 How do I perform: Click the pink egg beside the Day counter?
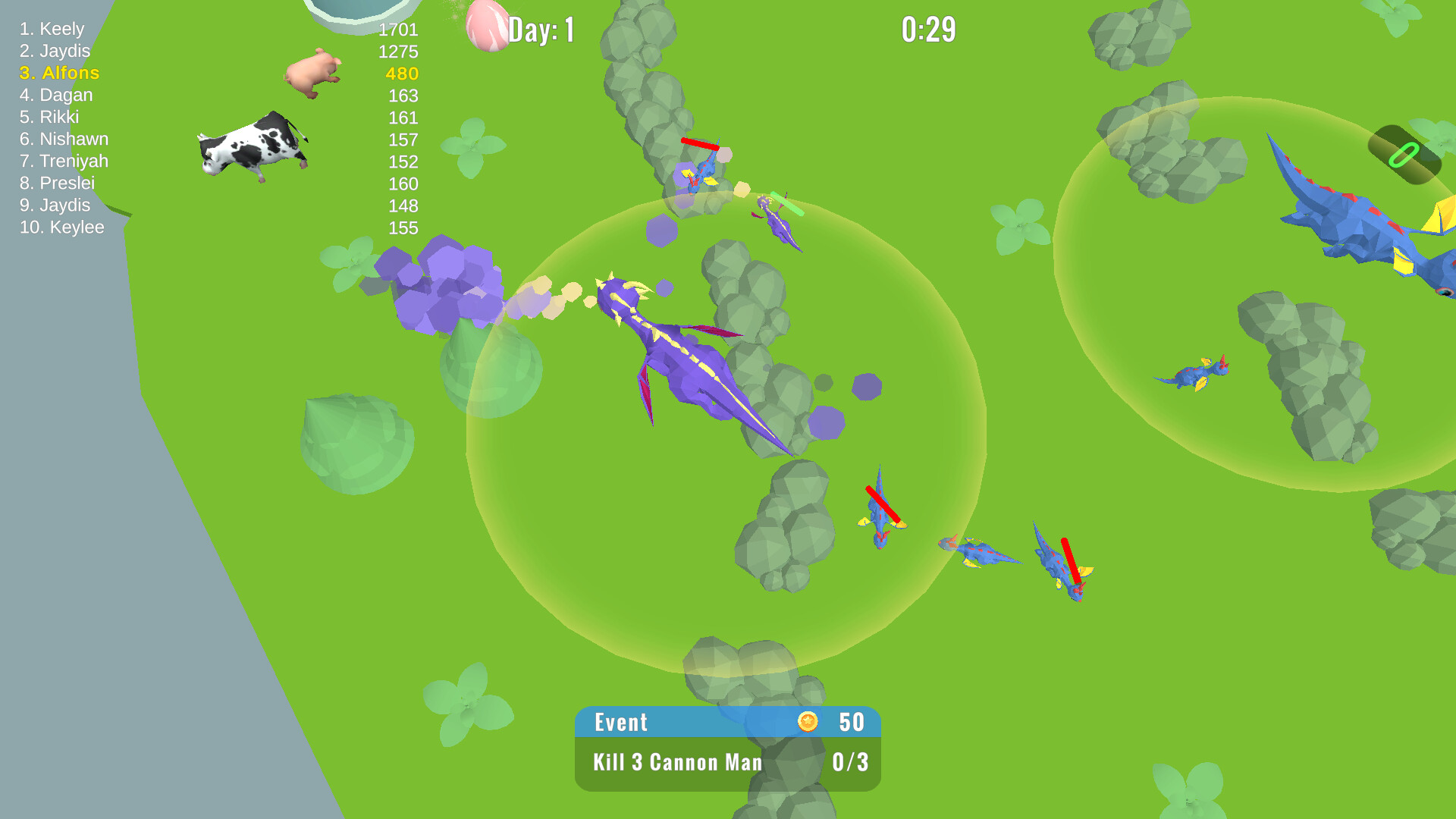pos(489,25)
